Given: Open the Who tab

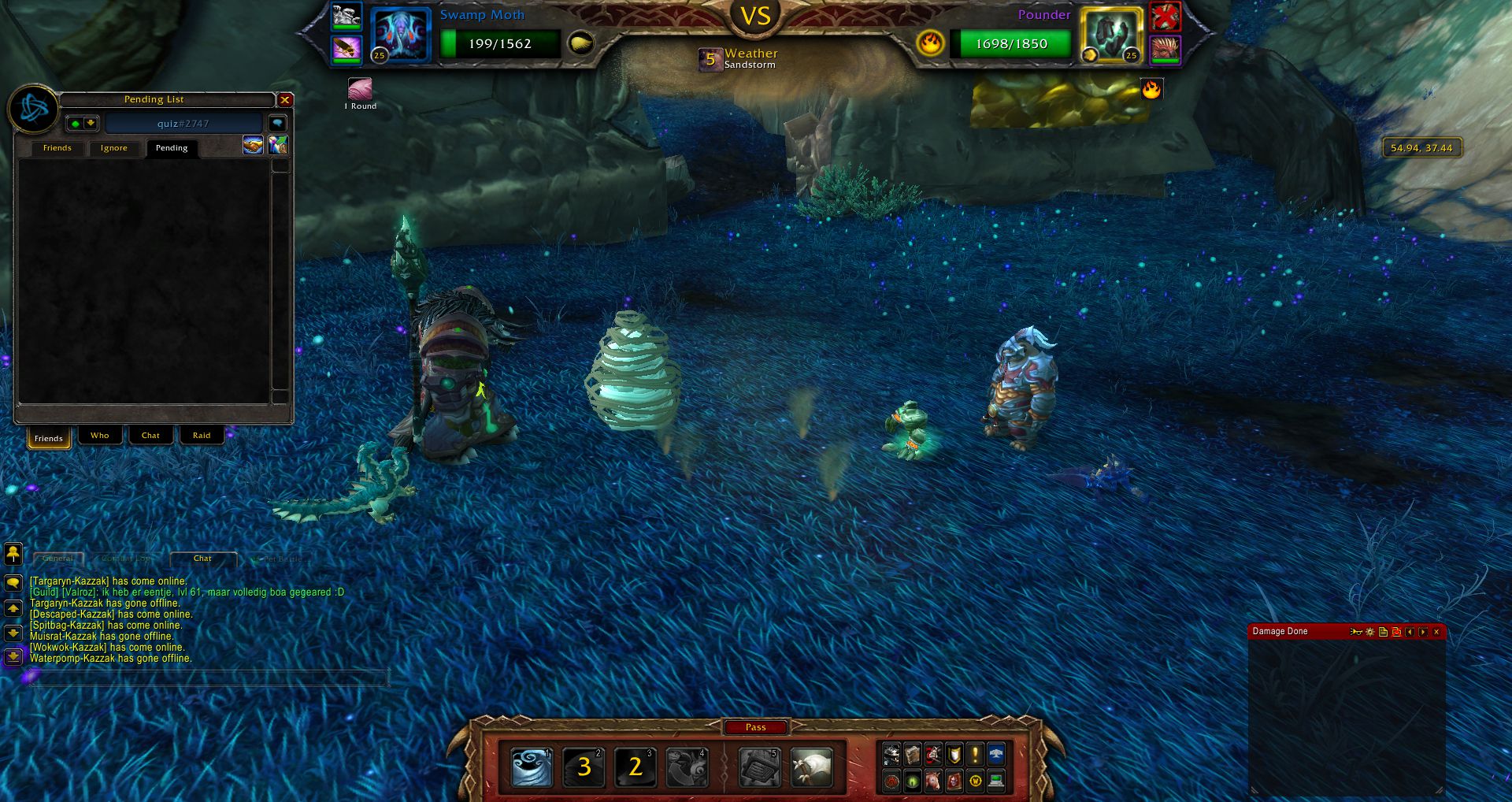Looking at the screenshot, I should [99, 436].
